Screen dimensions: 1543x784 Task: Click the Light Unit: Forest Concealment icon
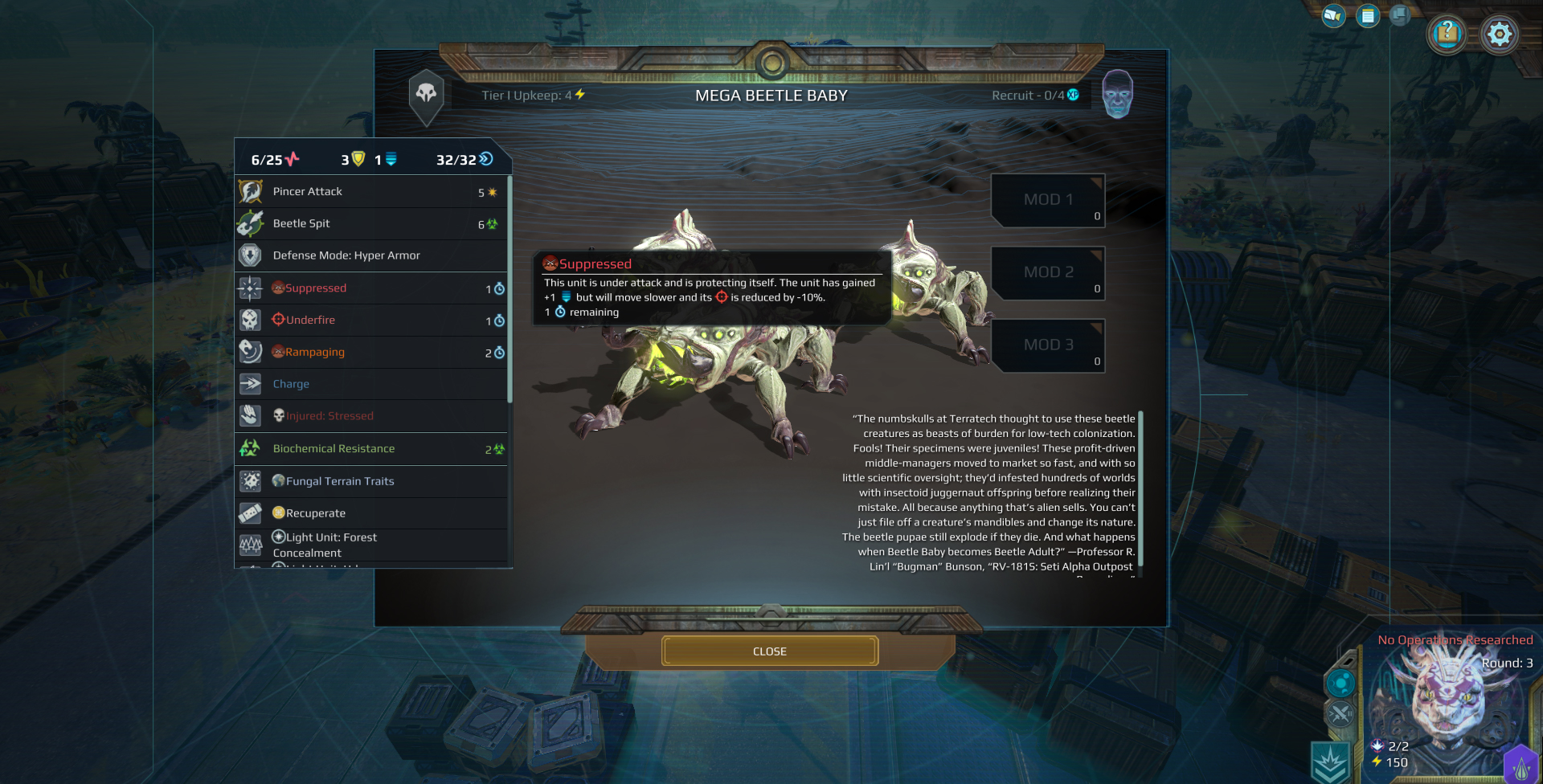[251, 545]
